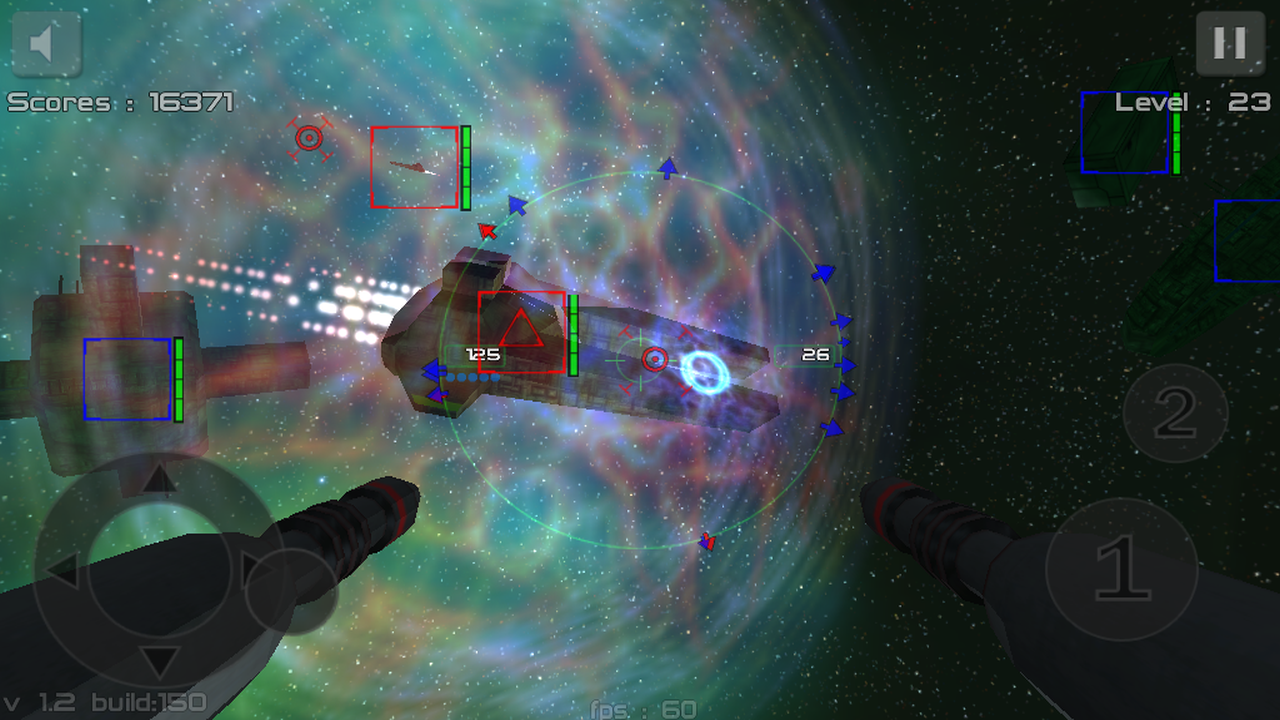Pause the game
This screenshot has height=720, width=1280.
pos(1229,43)
